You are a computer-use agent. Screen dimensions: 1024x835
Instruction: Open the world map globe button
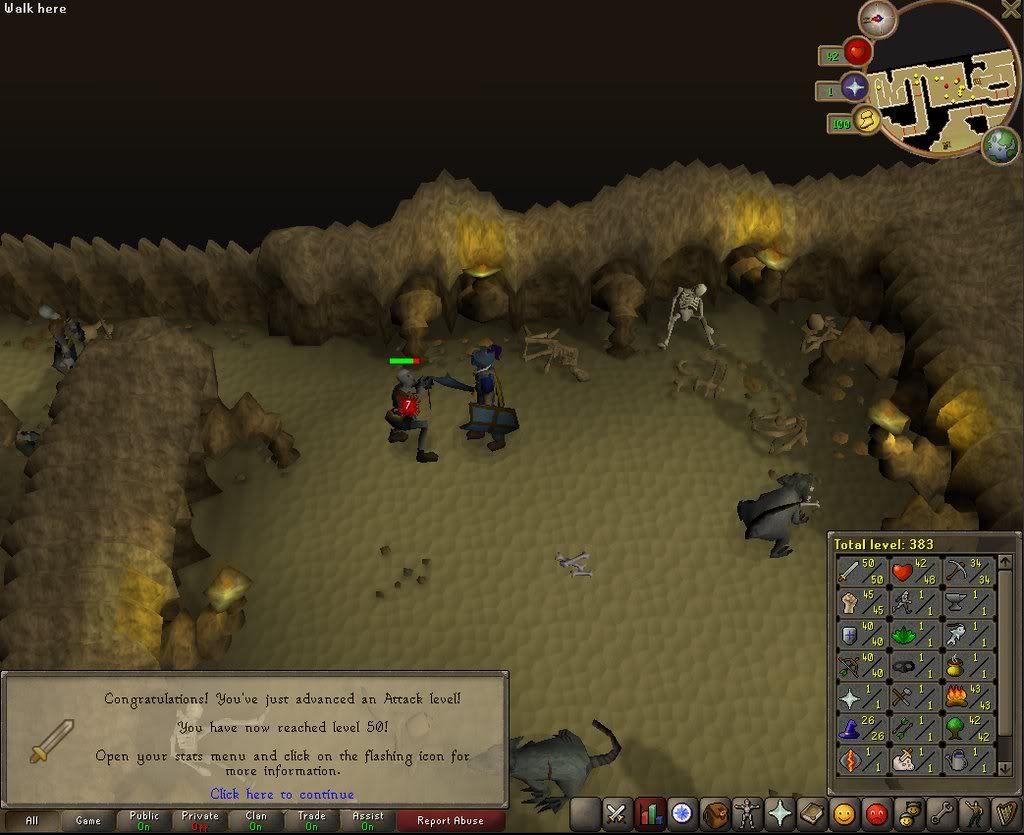click(1000, 146)
